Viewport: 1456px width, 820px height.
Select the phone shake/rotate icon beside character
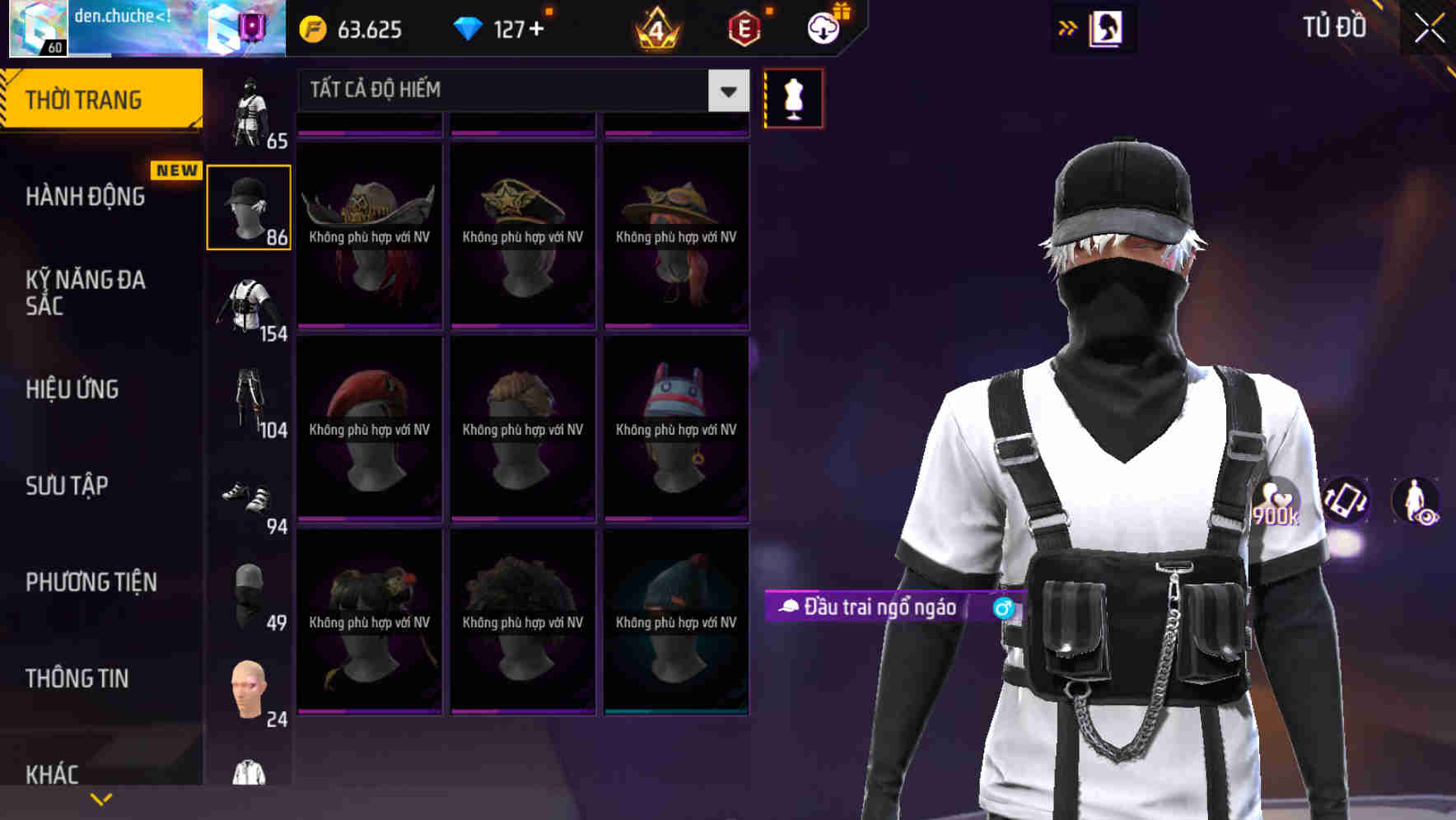[x=1348, y=502]
